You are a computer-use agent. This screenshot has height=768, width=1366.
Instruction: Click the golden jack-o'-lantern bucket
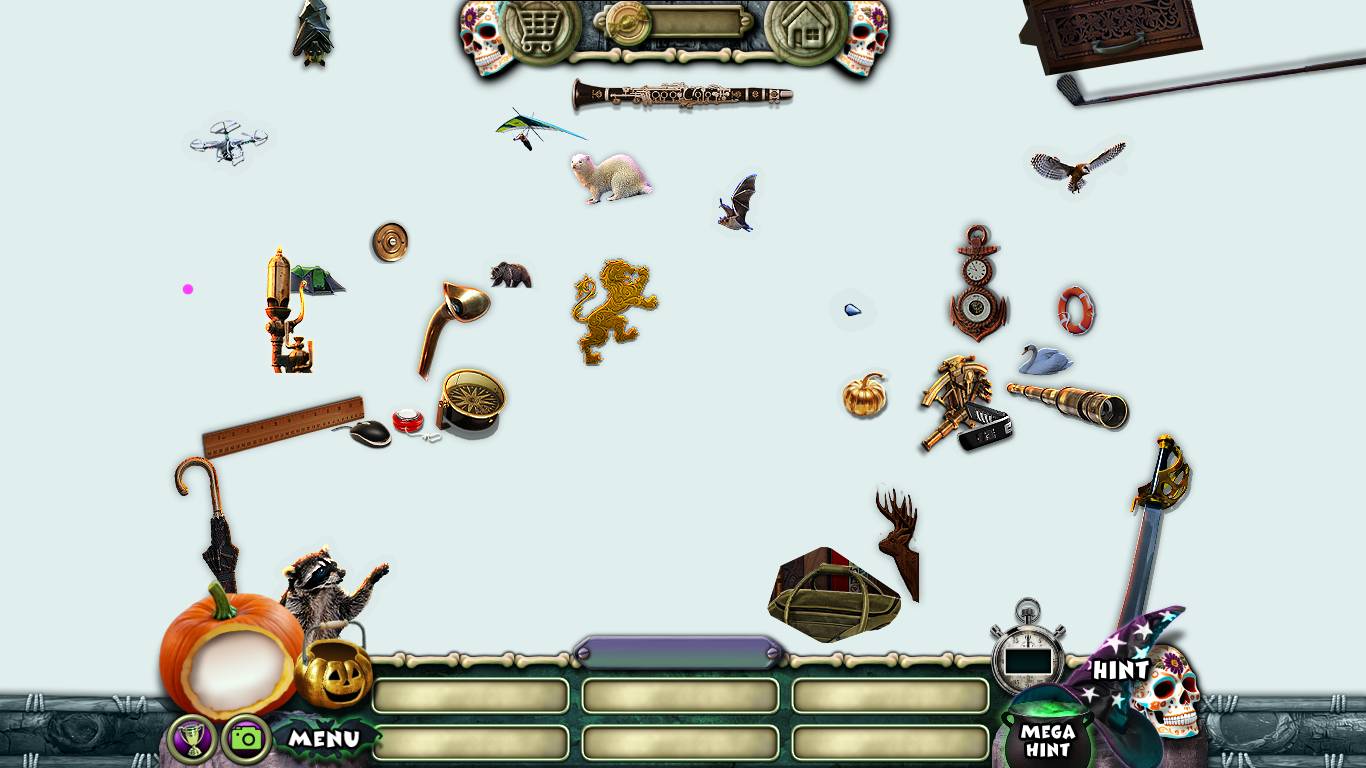coord(334,672)
